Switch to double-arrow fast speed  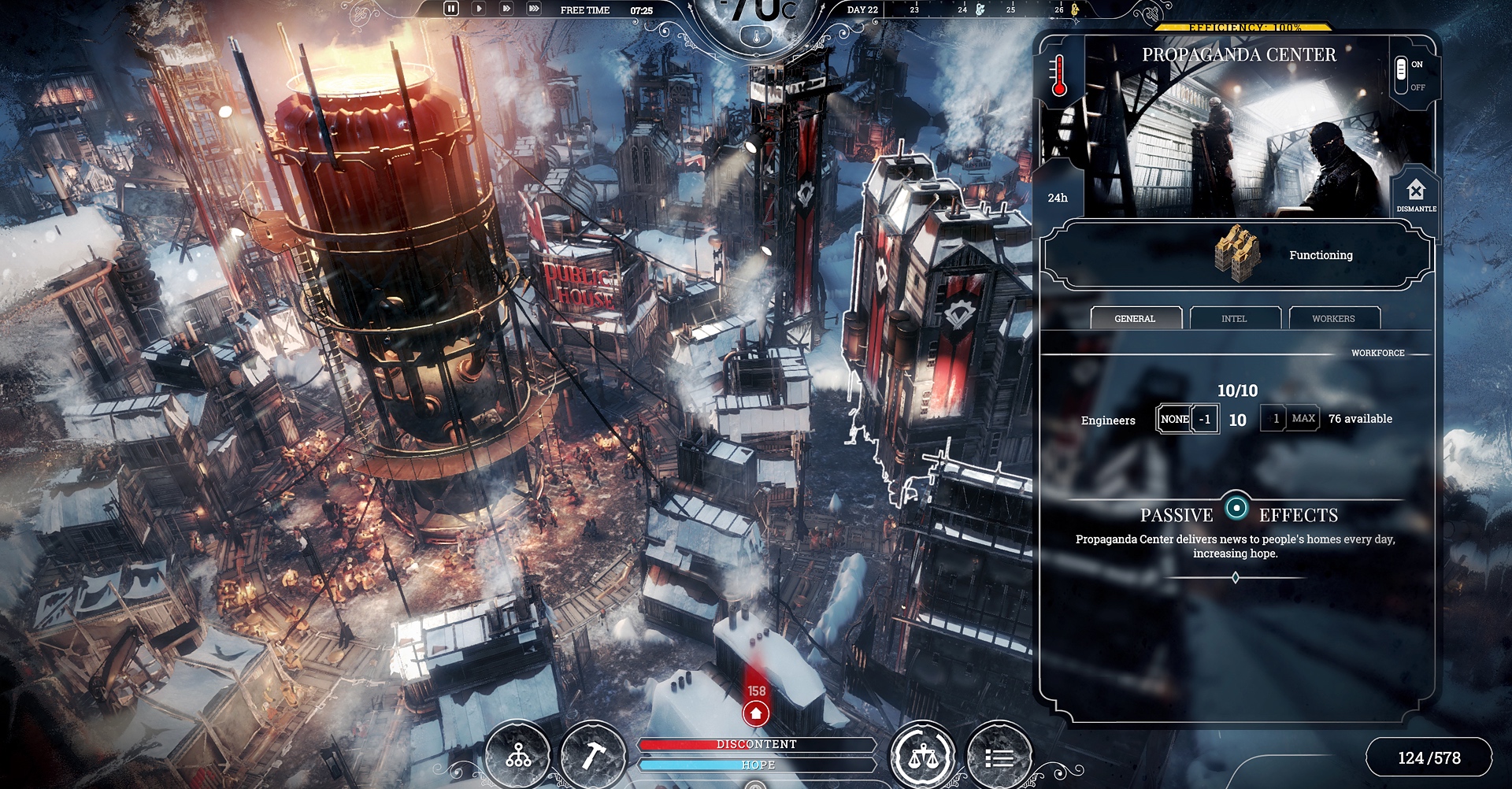click(506, 9)
